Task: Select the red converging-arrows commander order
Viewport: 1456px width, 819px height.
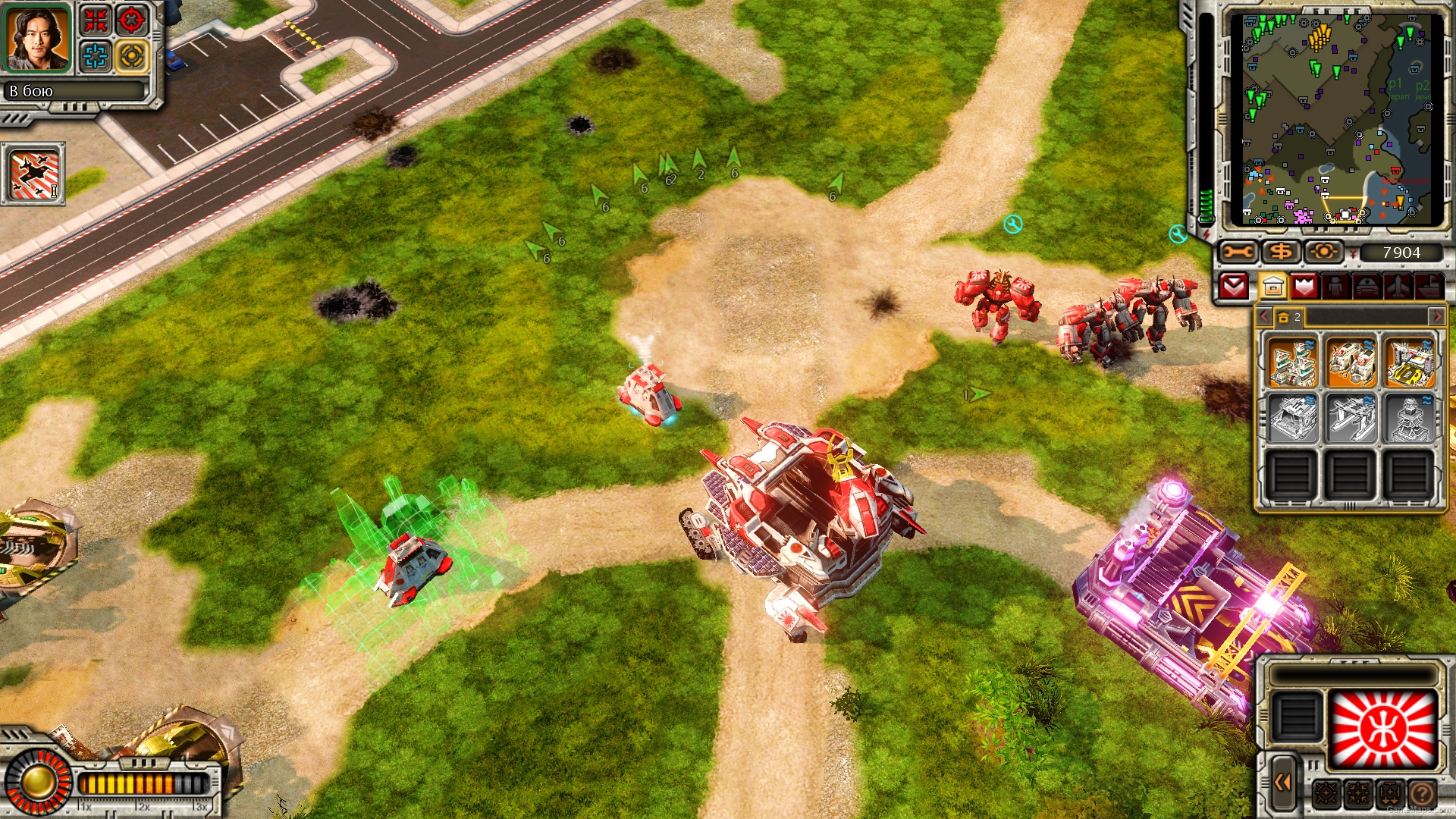Action: 96,20
